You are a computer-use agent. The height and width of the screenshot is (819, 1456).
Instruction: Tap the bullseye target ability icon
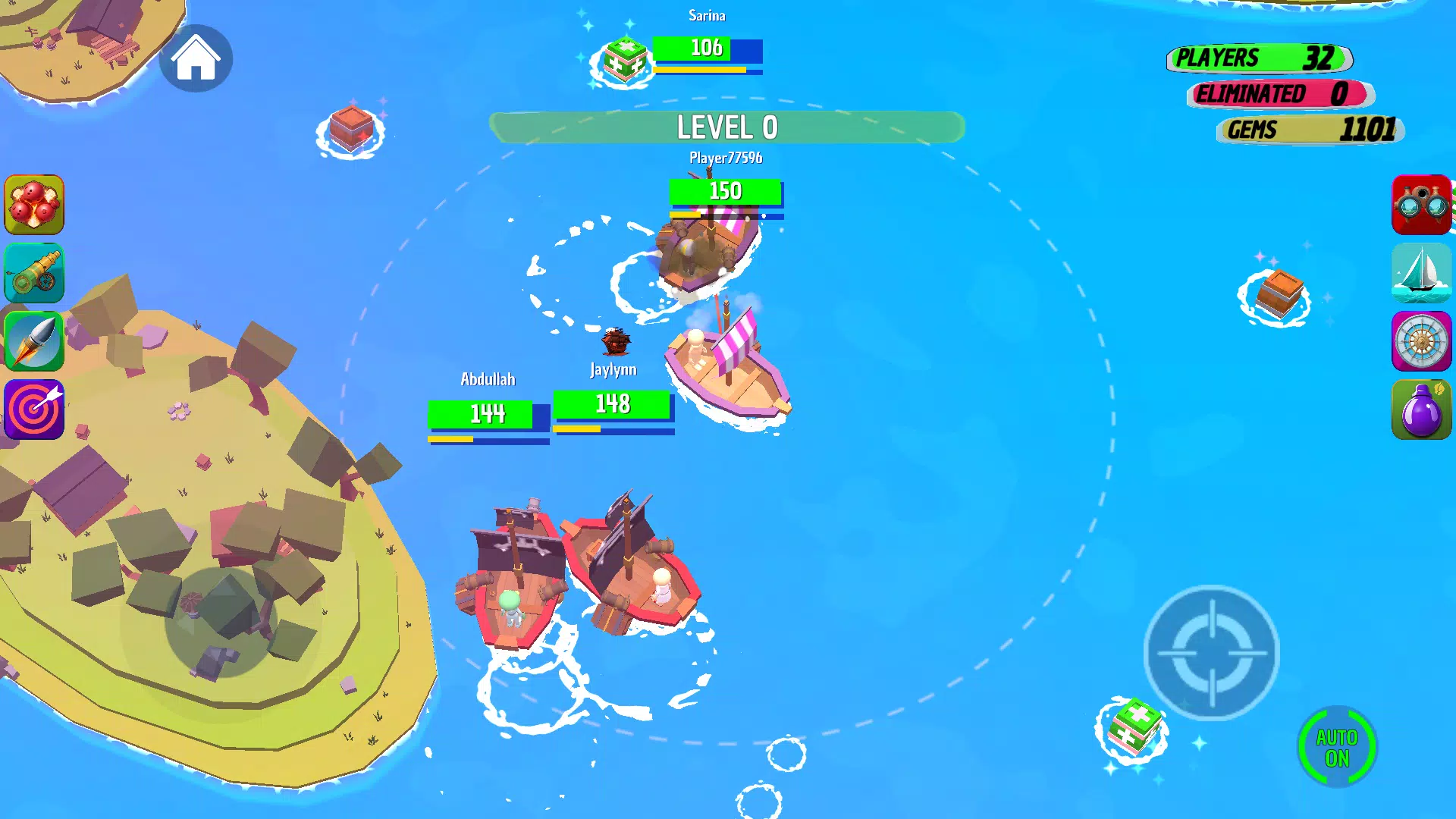pyautogui.click(x=34, y=409)
